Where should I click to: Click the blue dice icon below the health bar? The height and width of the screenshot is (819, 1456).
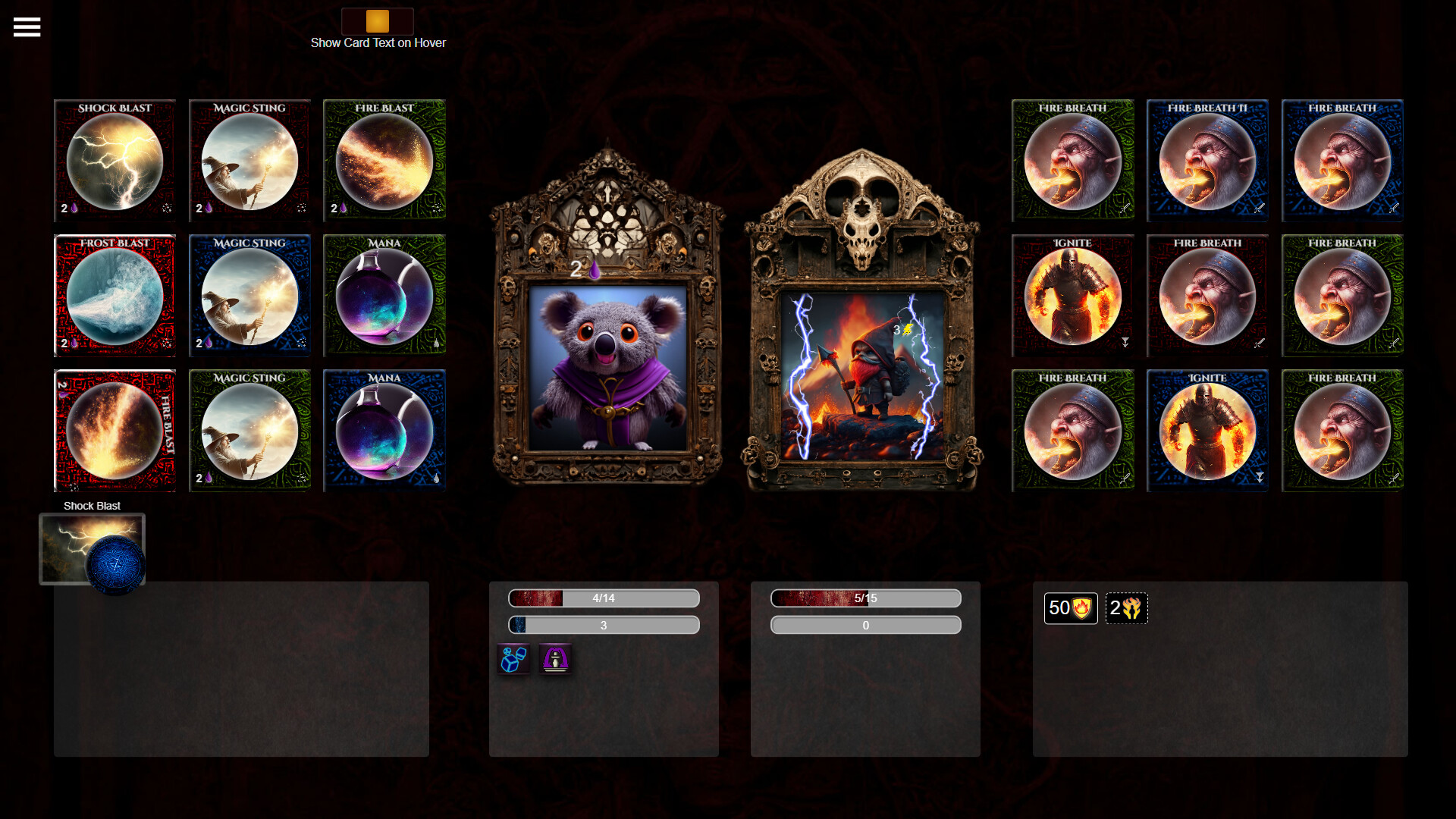pos(513,659)
